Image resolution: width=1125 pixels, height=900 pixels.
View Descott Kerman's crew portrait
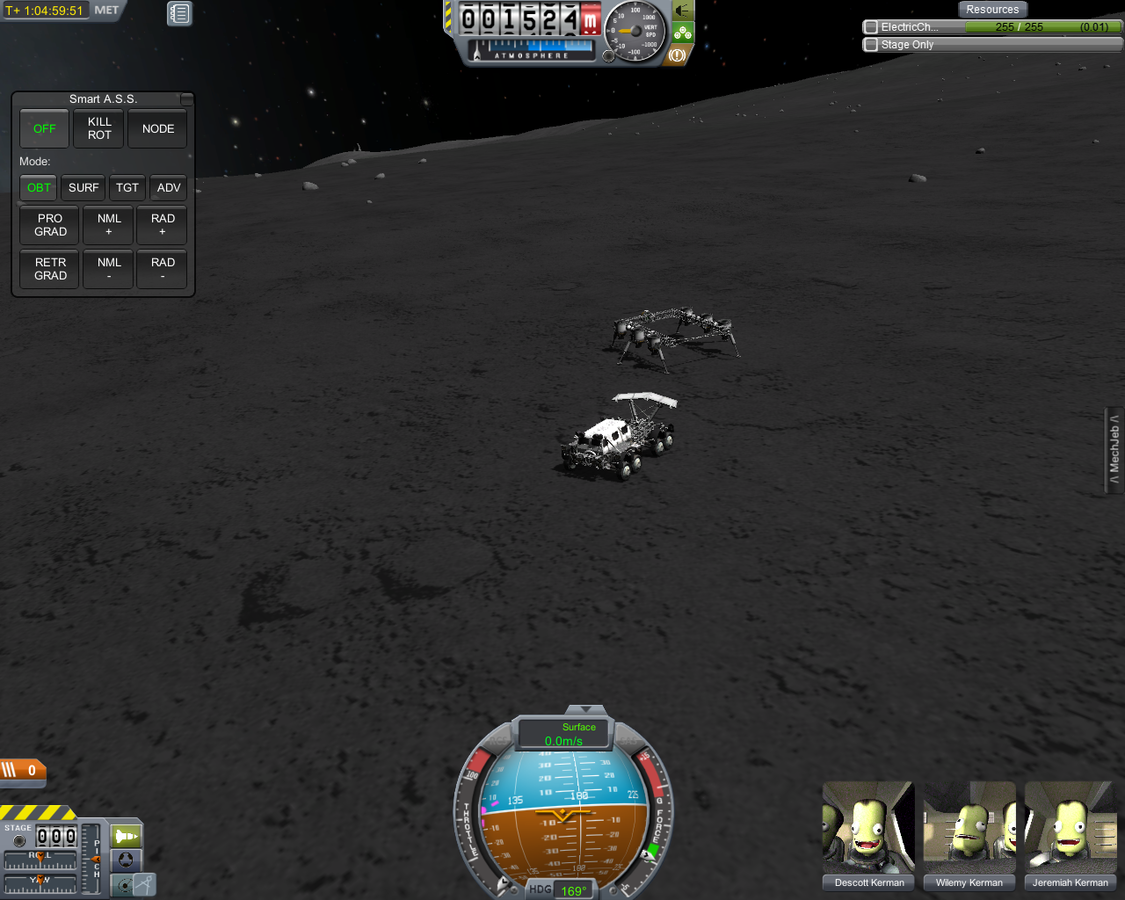[x=868, y=828]
